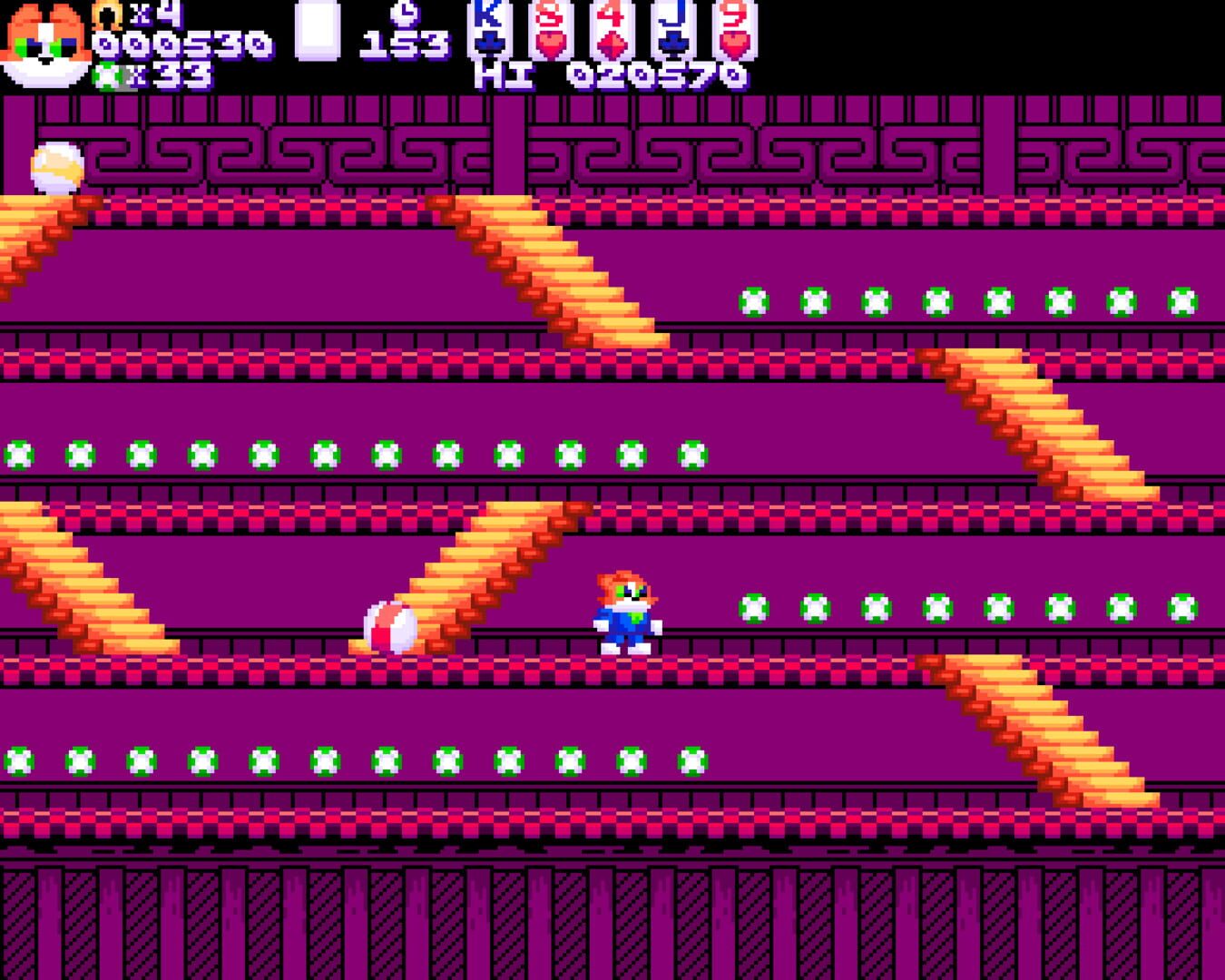Click the striped beach ball near the clown
Viewport: 1225px width, 980px height.
tap(390, 626)
